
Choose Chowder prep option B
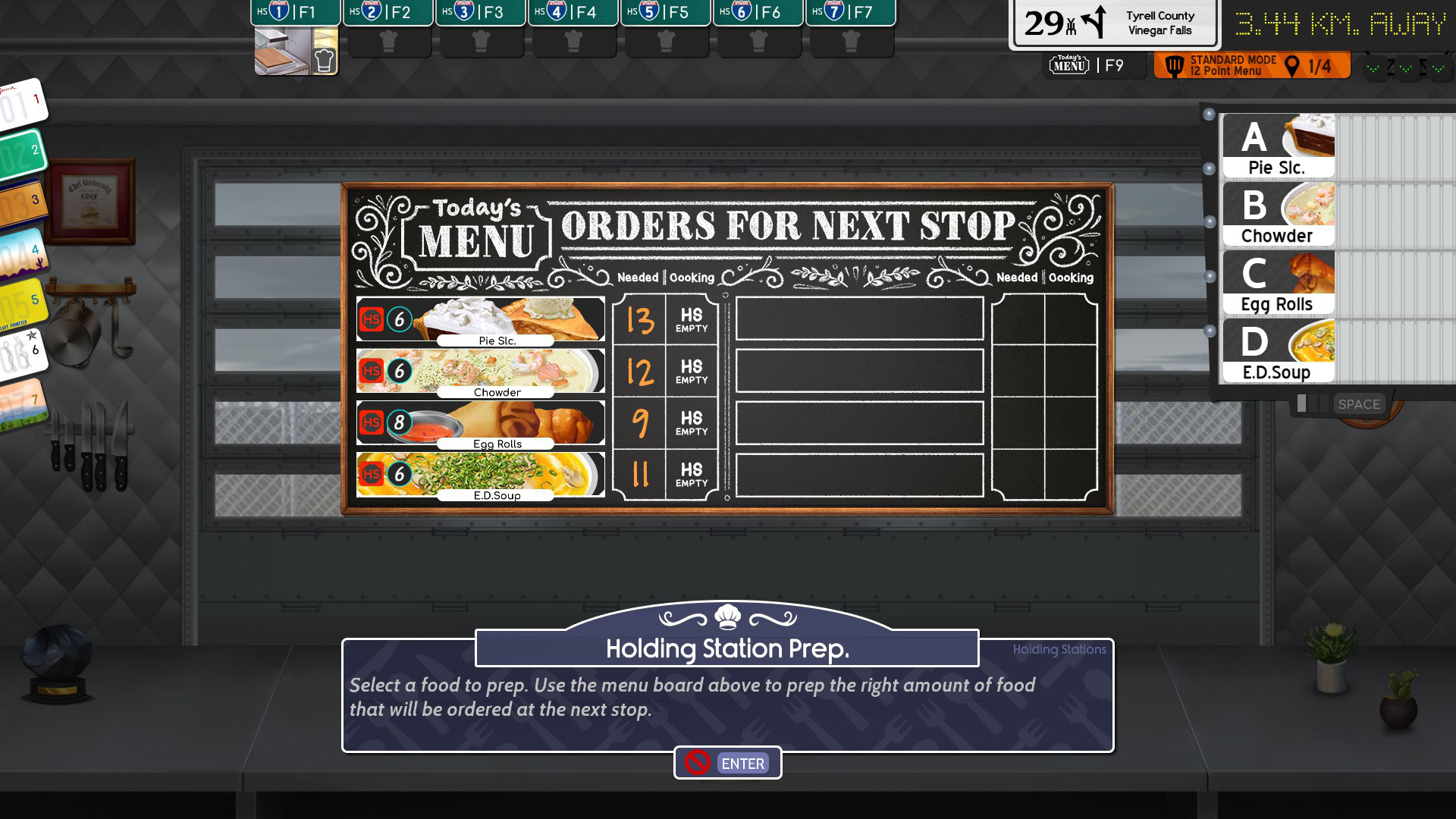[1279, 215]
